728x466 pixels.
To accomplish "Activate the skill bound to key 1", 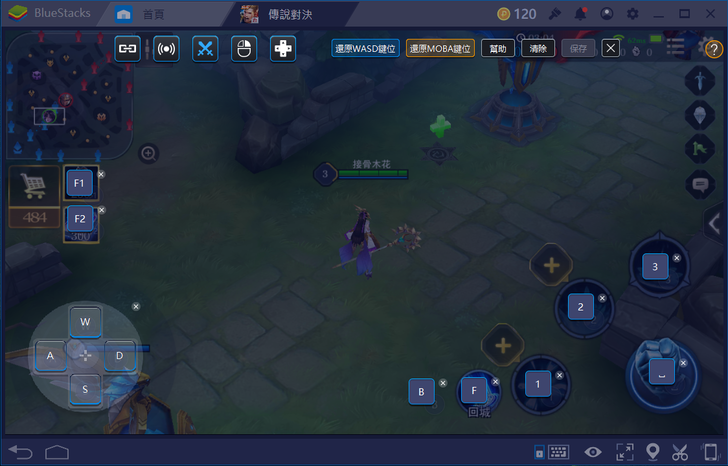I will pos(538,383).
